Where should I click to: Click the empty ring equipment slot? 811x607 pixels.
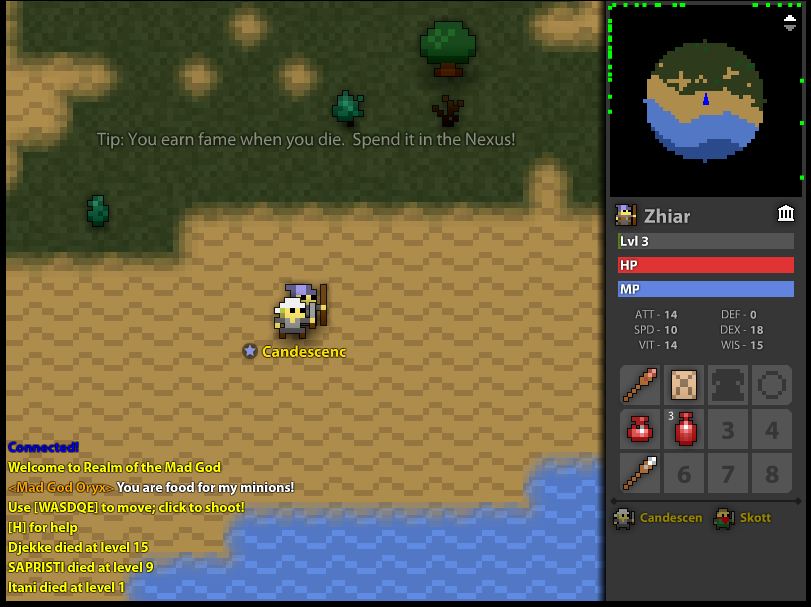(x=772, y=385)
